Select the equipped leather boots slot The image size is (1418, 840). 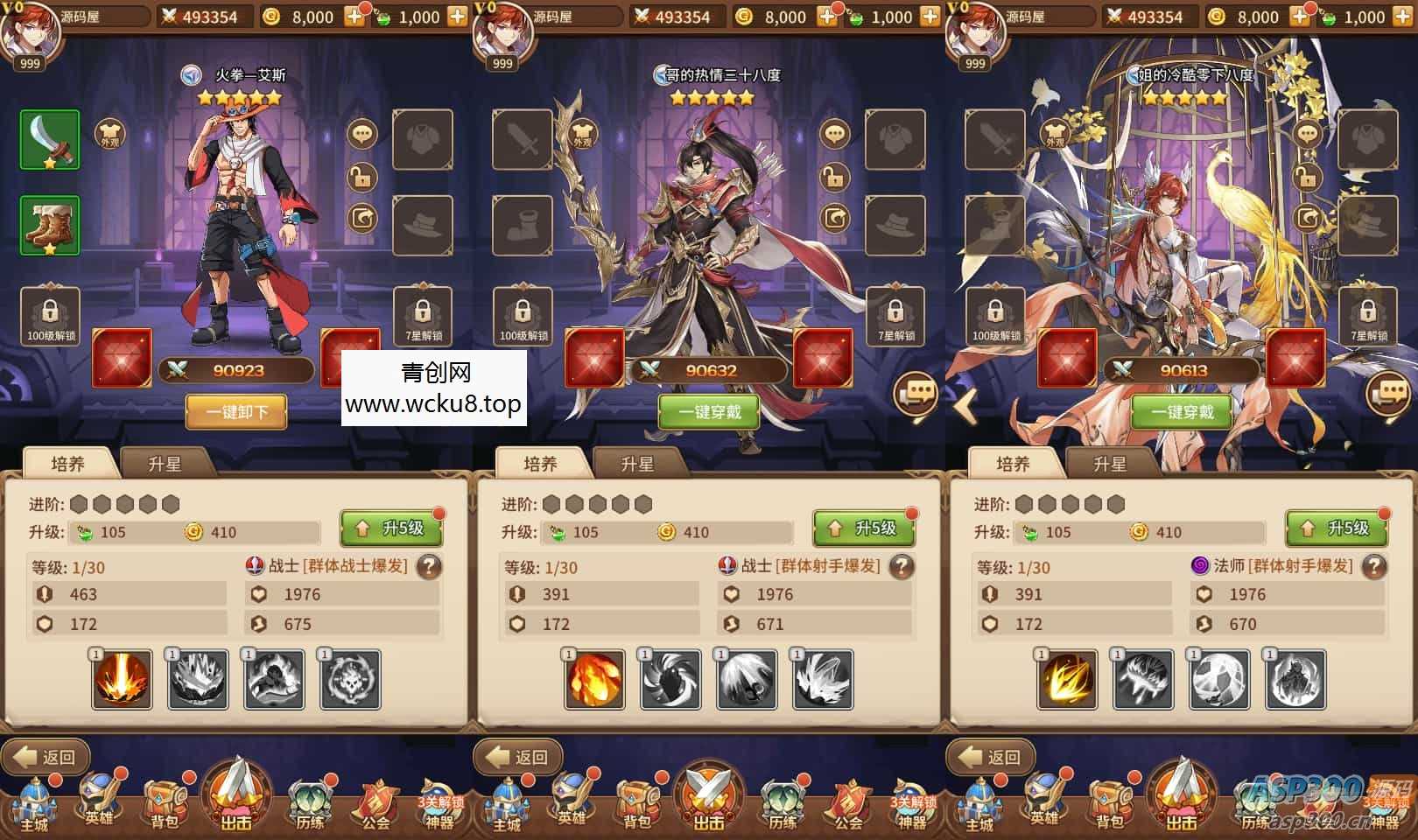click(x=50, y=225)
